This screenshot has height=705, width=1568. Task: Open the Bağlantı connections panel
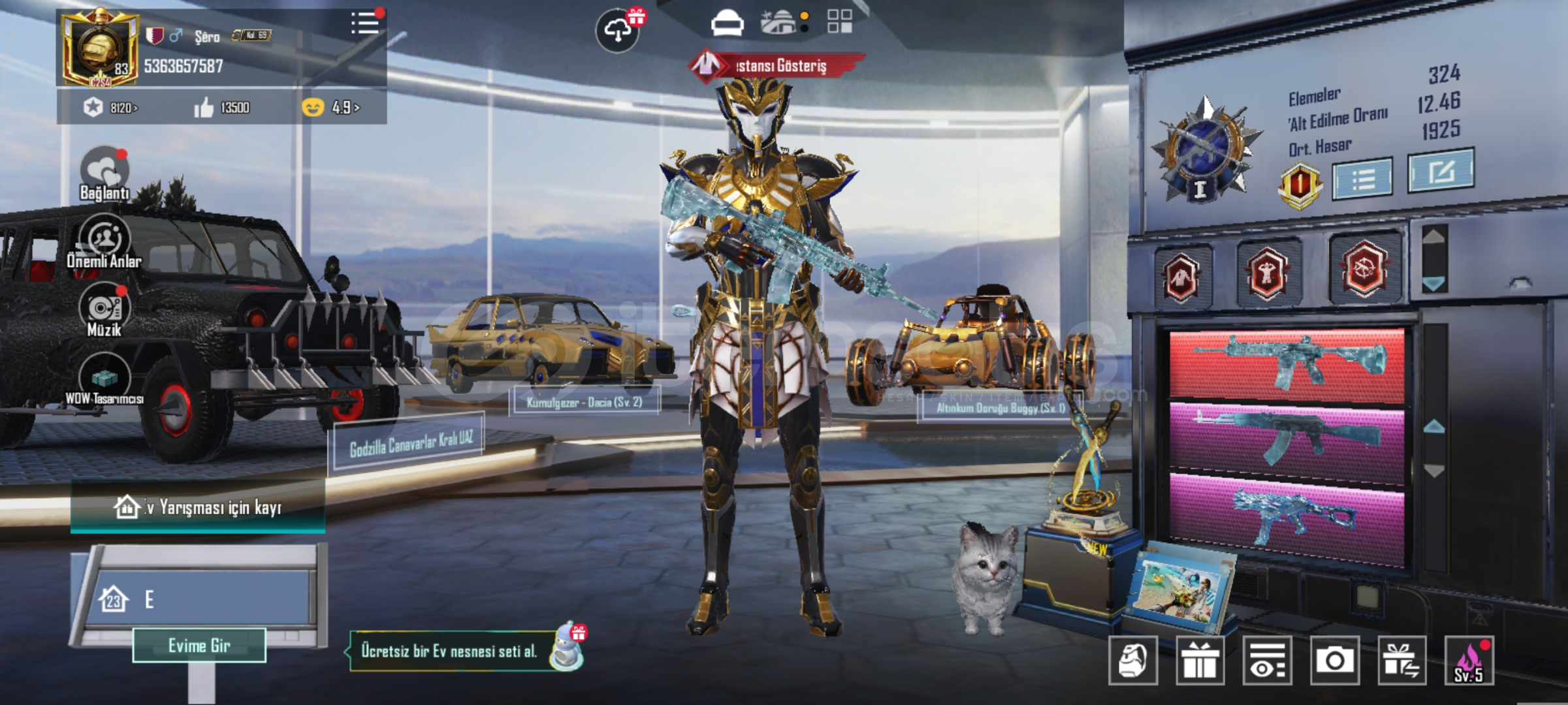[x=104, y=172]
